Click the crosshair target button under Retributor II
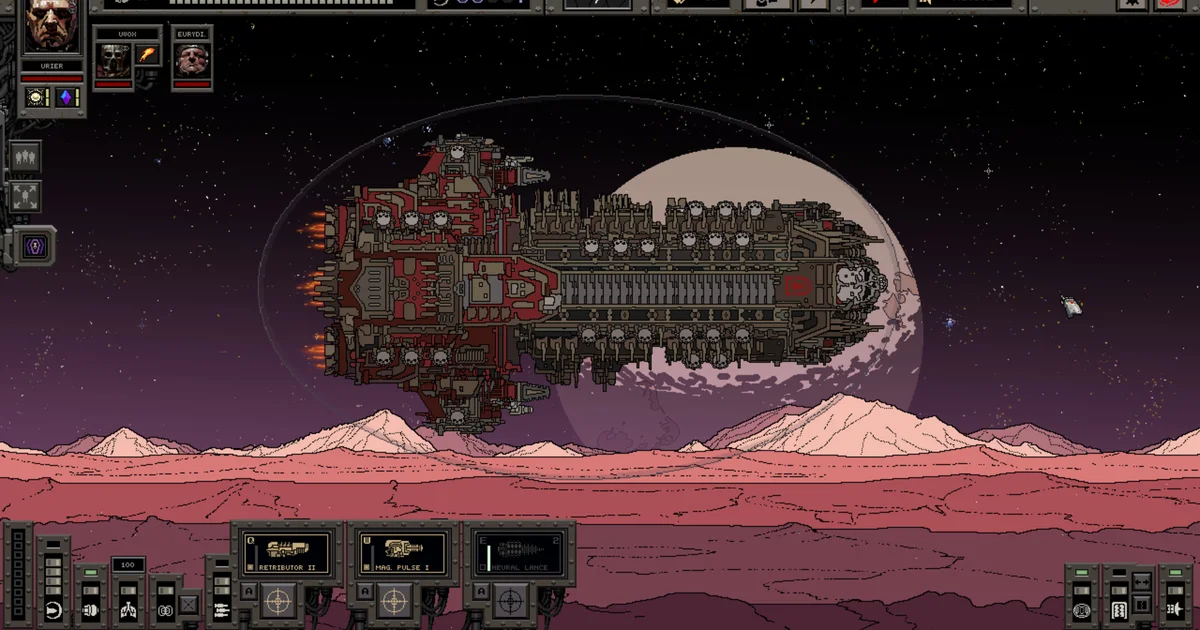 tap(280, 601)
